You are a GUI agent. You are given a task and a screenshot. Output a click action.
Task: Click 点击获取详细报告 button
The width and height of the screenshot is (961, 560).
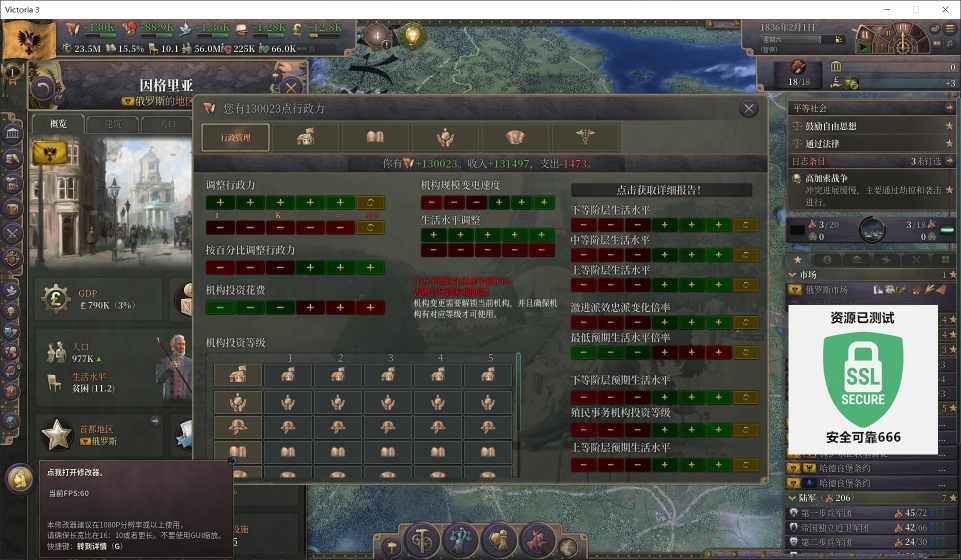point(661,190)
